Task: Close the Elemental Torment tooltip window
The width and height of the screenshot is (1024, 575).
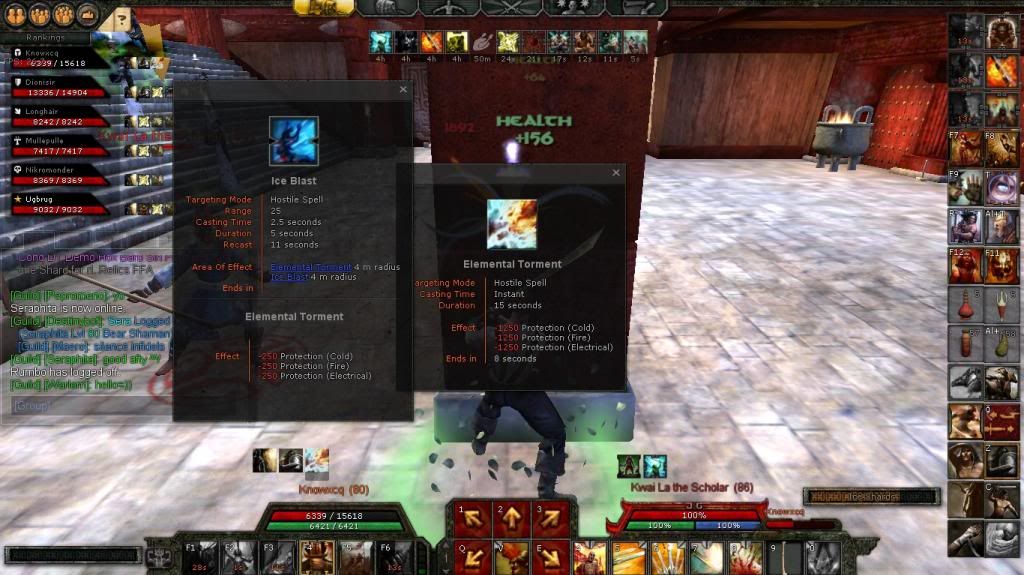Action: 615,173
